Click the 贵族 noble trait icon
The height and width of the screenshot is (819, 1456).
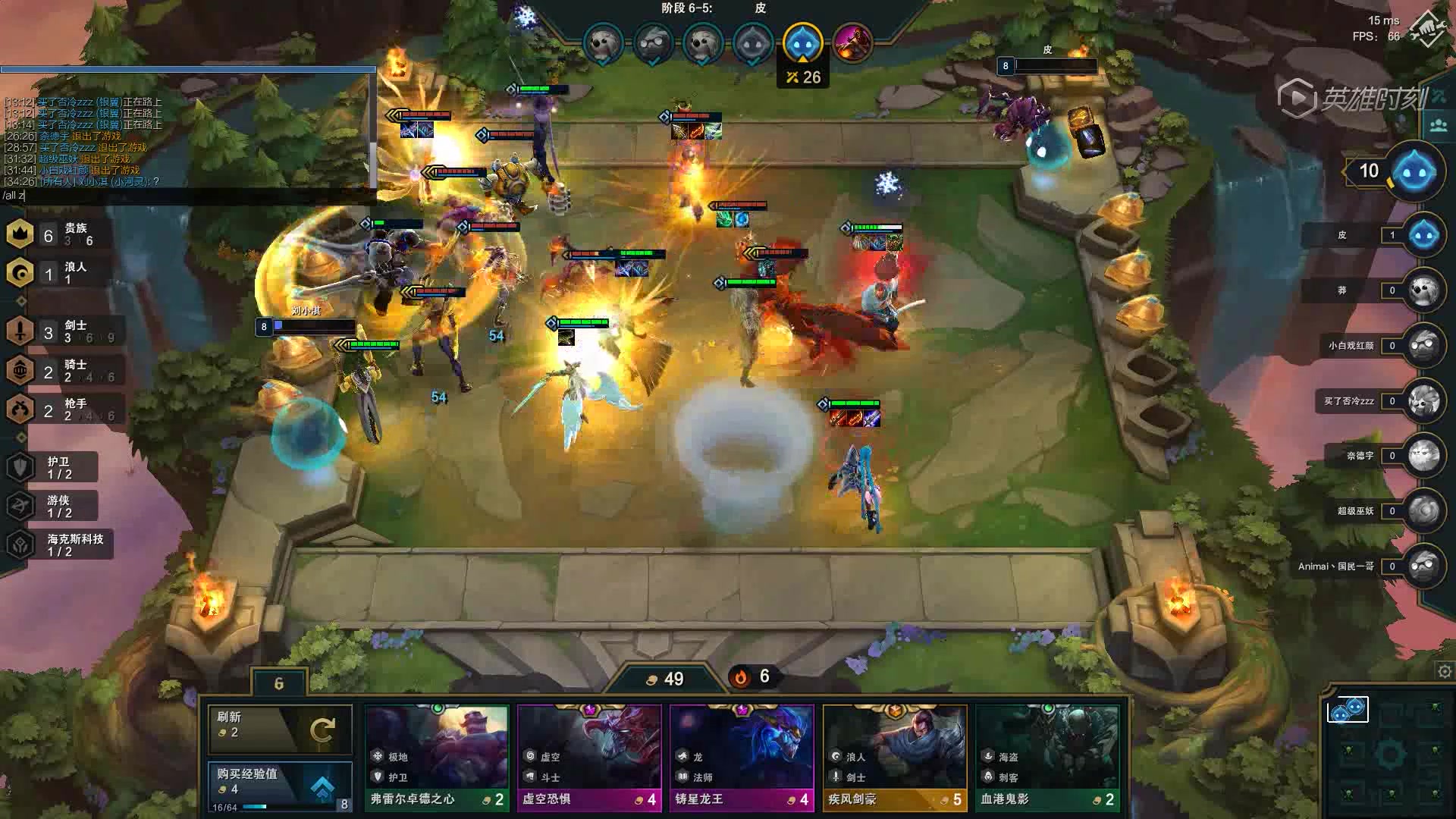coord(18,234)
